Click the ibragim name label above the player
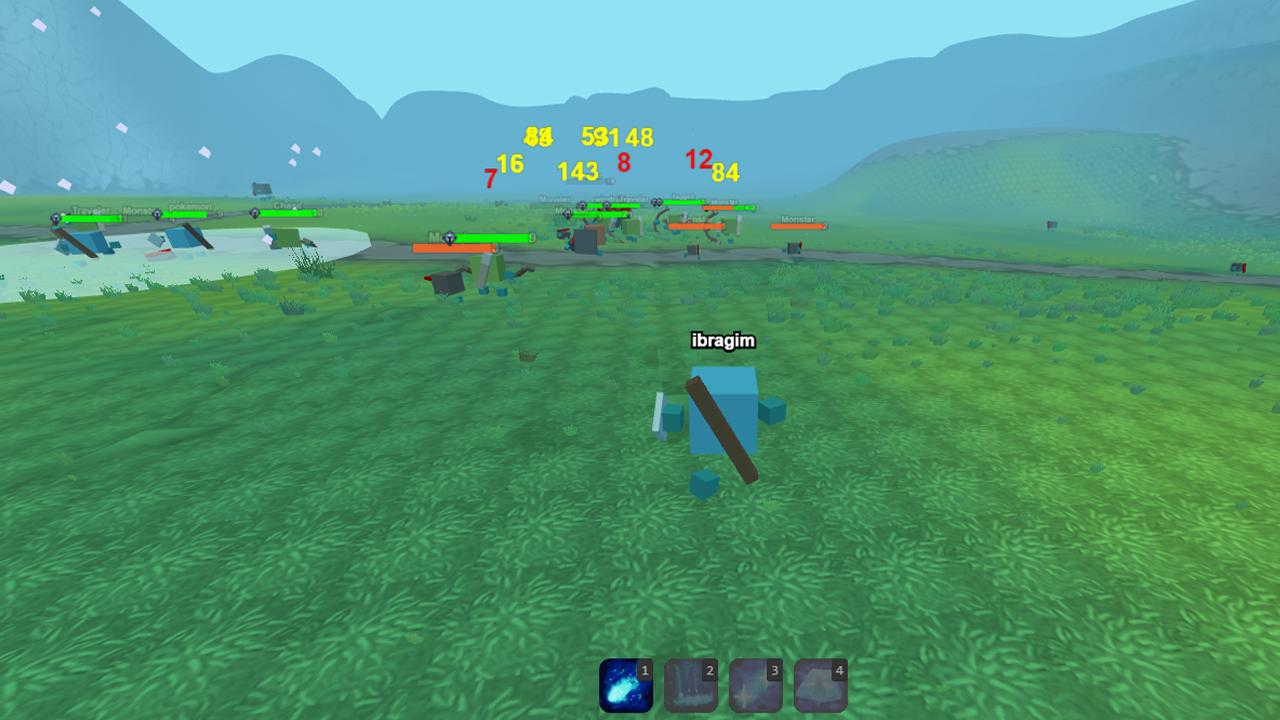The width and height of the screenshot is (1280, 720). tap(724, 341)
